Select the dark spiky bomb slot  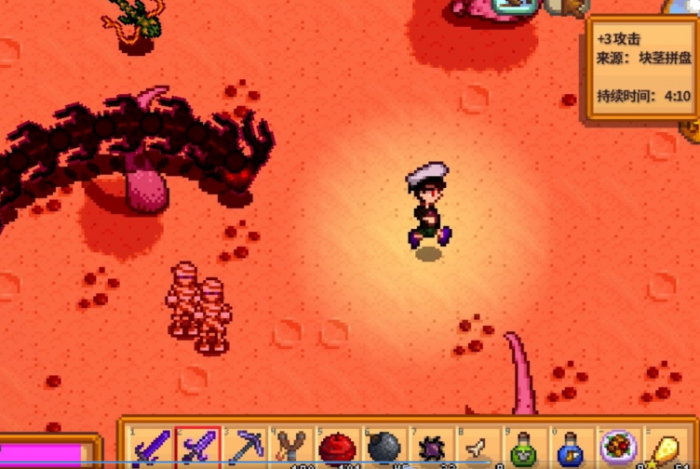[432, 447]
